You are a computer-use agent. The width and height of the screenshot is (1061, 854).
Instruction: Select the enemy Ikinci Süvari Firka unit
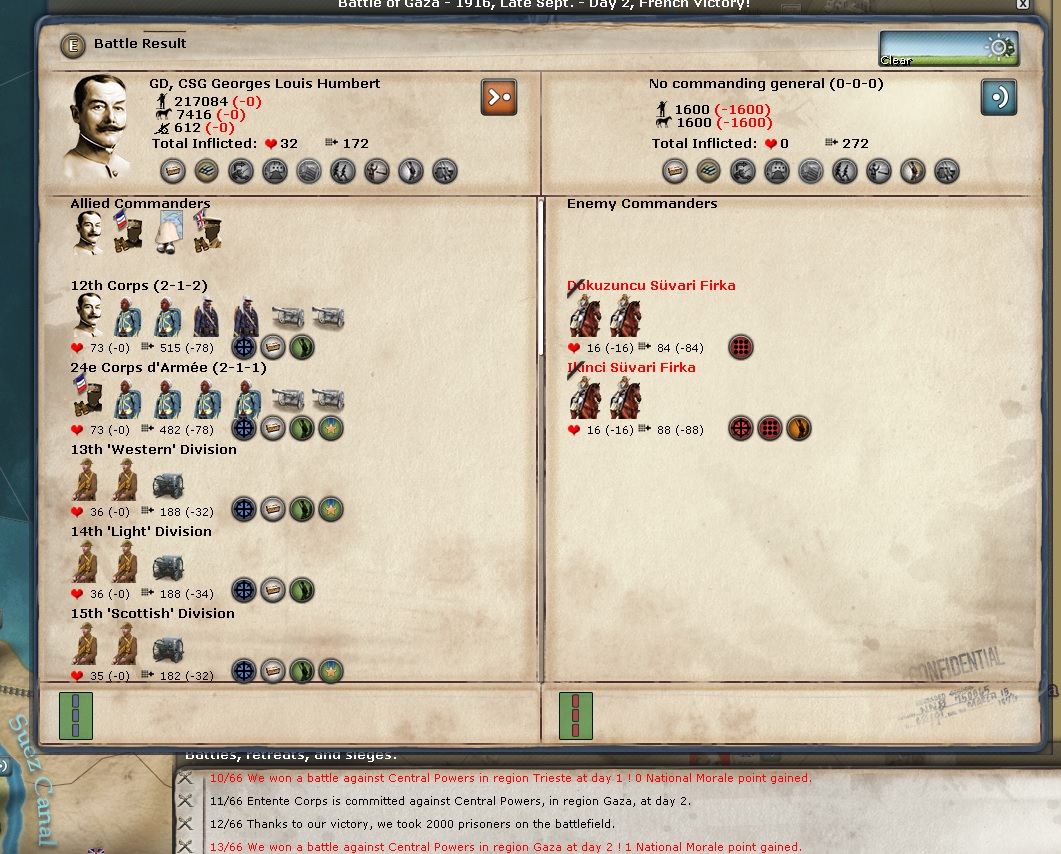tap(631, 368)
